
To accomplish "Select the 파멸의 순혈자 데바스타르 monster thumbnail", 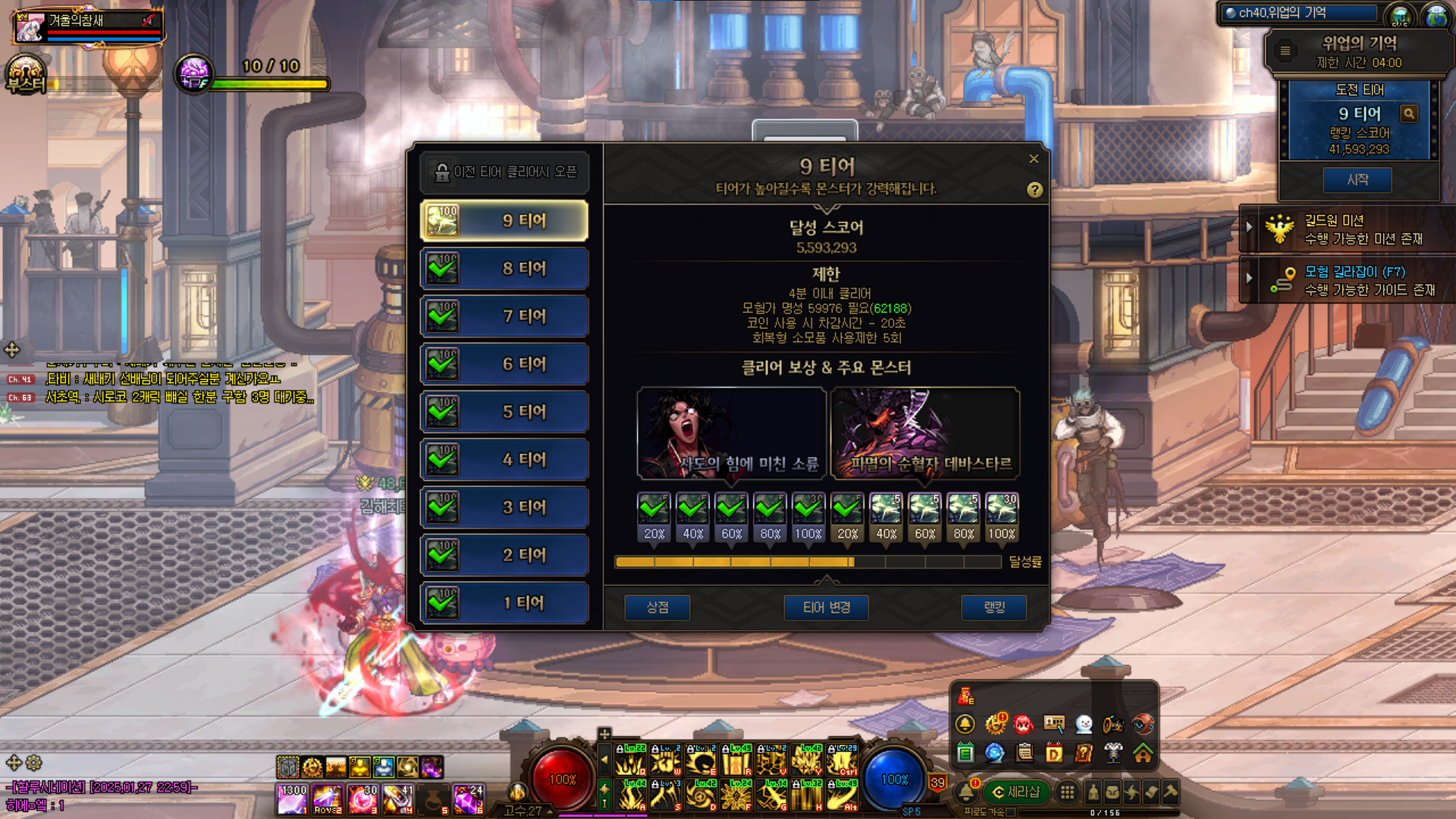I will [x=925, y=433].
